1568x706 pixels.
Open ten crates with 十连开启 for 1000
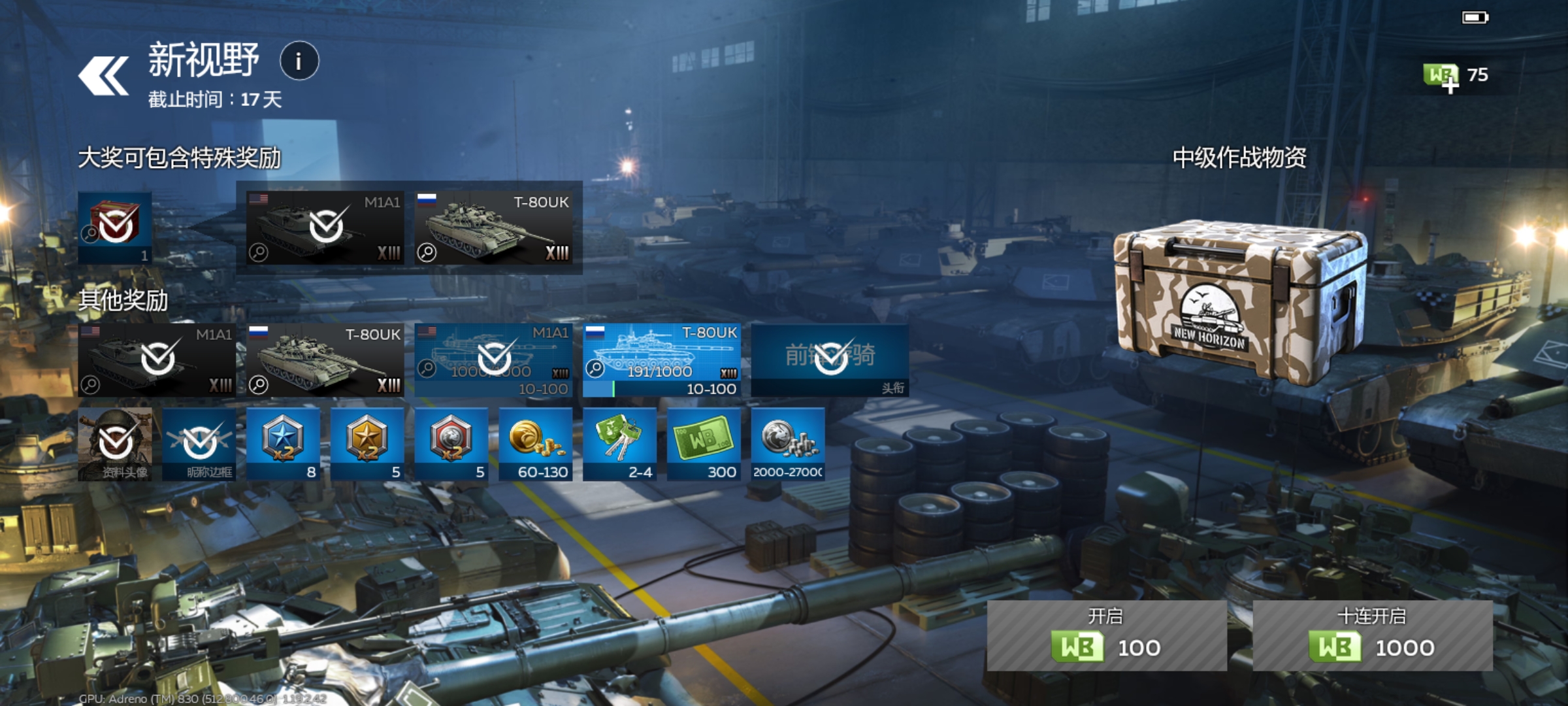(1372, 635)
